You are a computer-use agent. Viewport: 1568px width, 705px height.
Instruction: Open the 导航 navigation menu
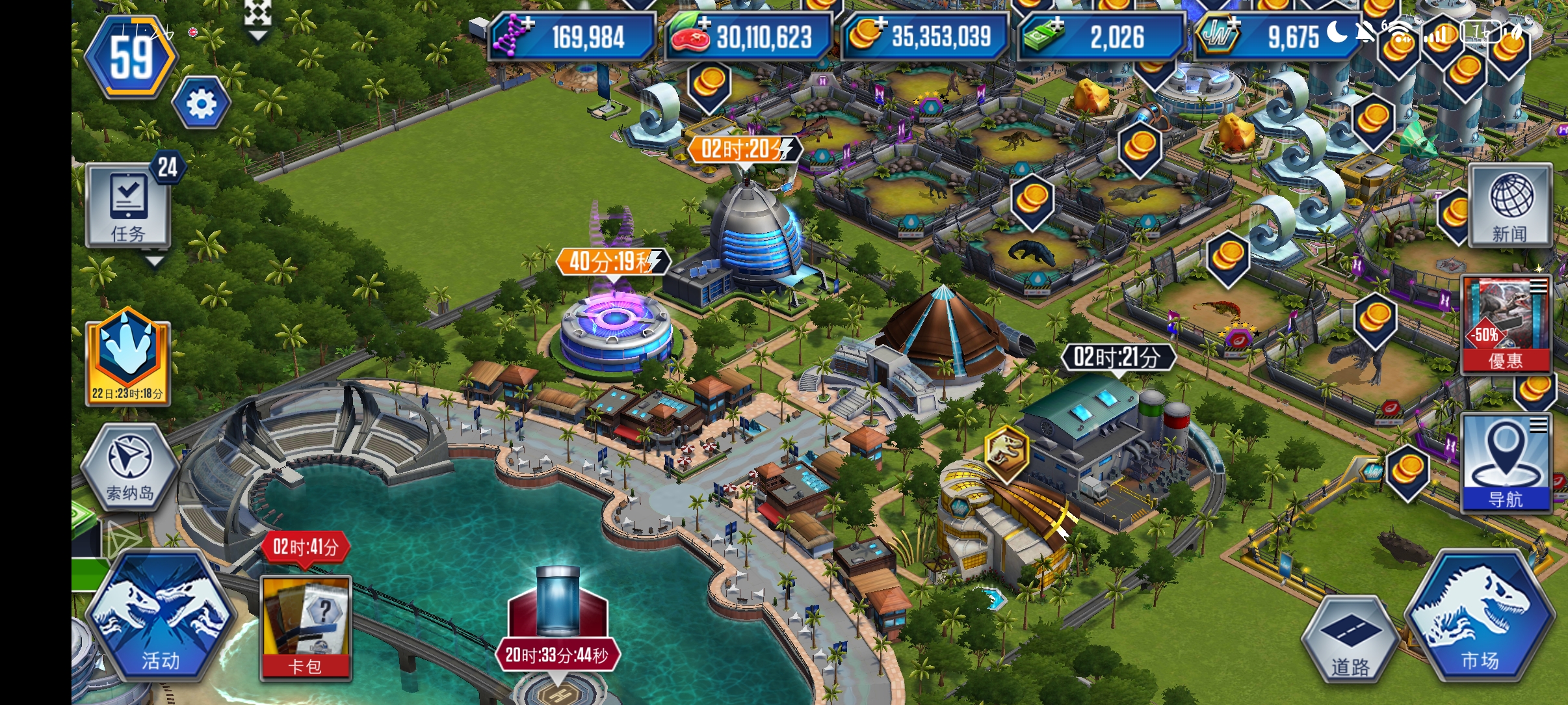(1506, 464)
